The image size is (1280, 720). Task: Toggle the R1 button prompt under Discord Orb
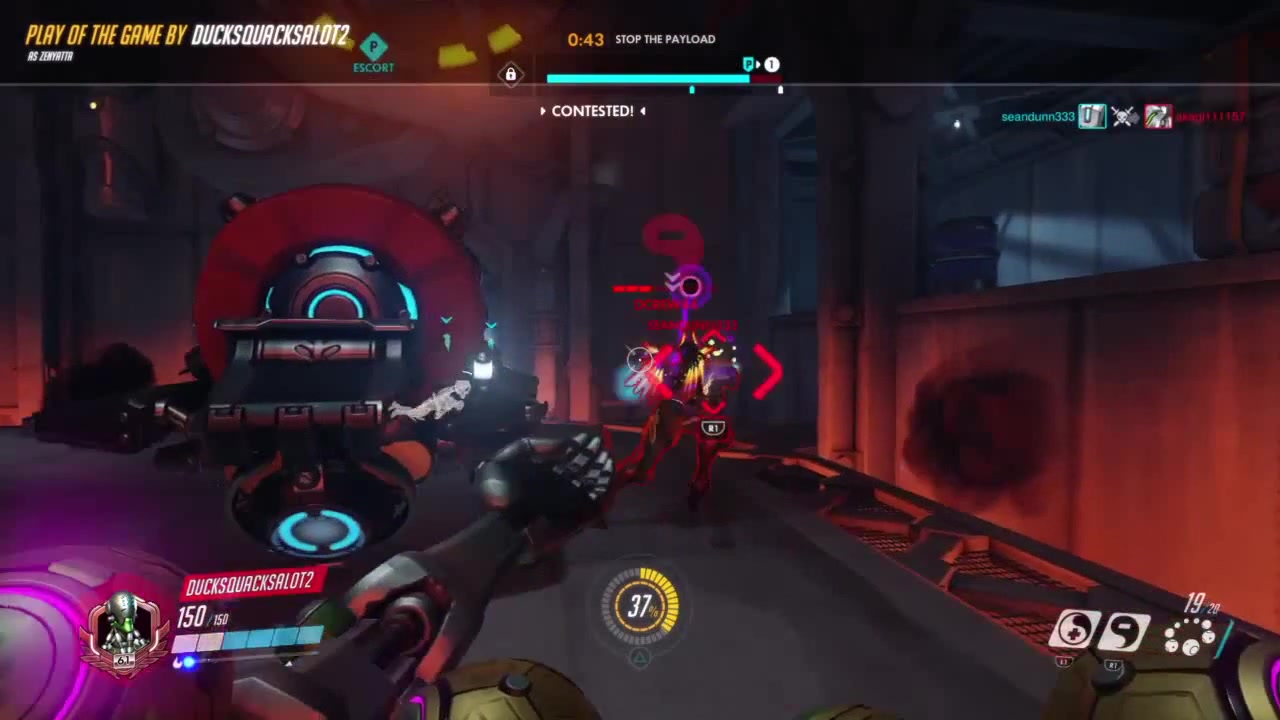tap(1113, 663)
